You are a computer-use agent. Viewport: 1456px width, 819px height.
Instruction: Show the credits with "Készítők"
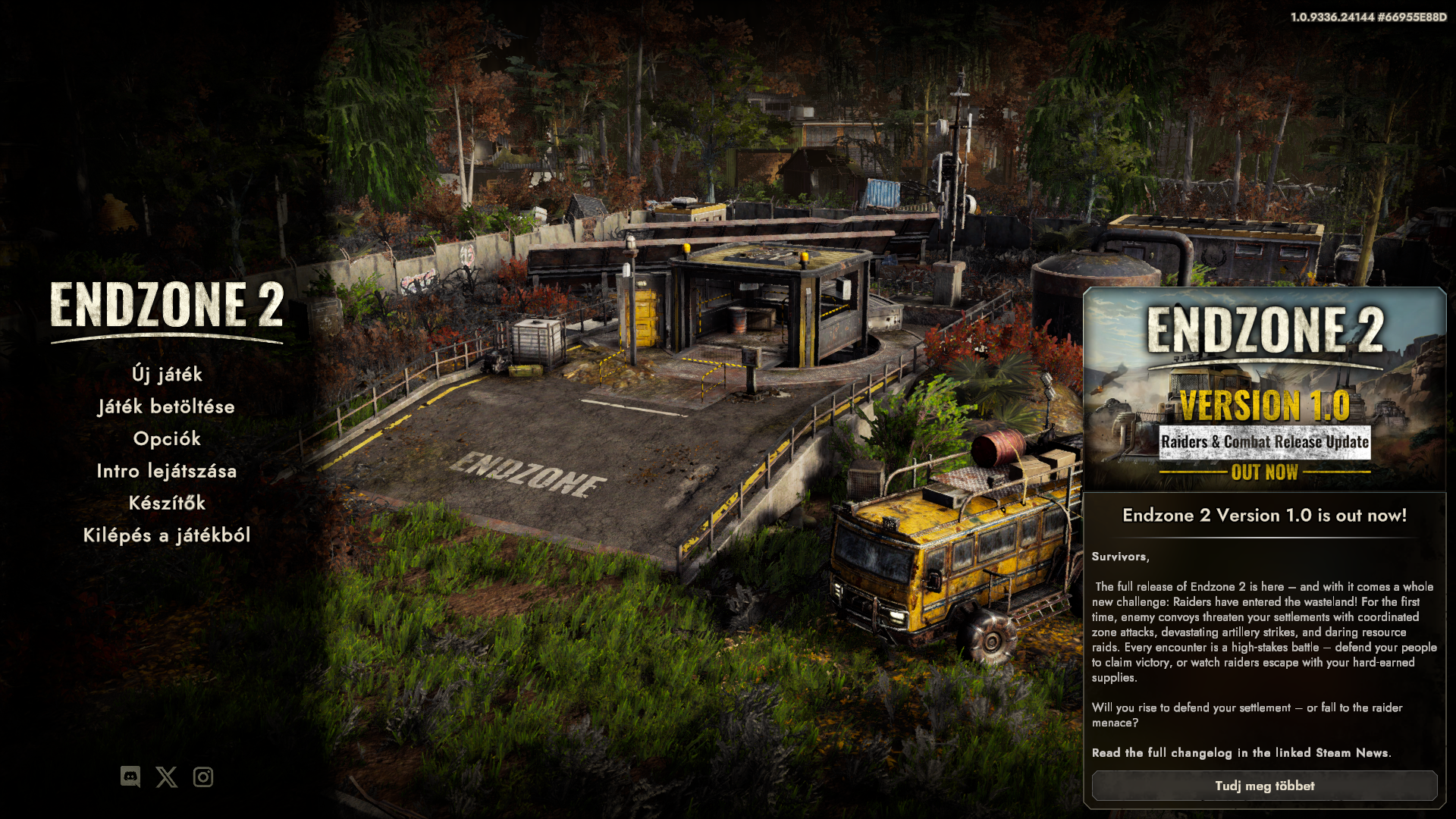[x=167, y=503]
